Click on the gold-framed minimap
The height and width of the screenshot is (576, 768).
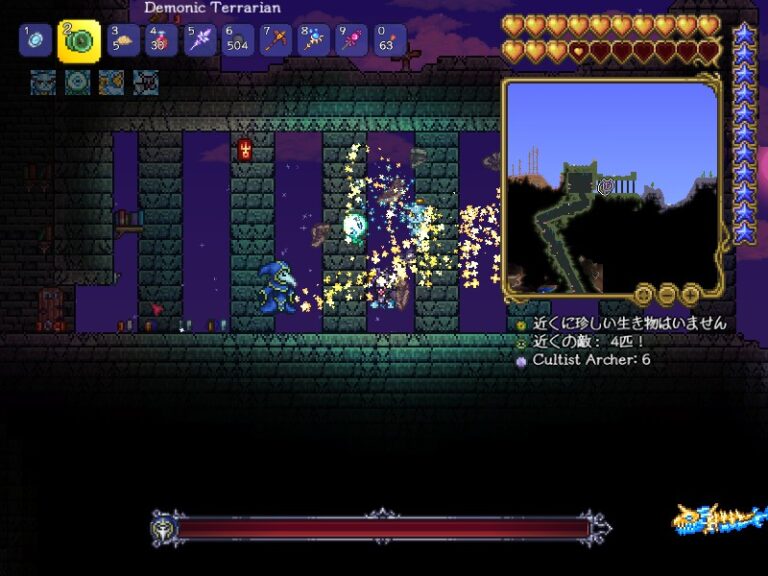click(x=611, y=186)
